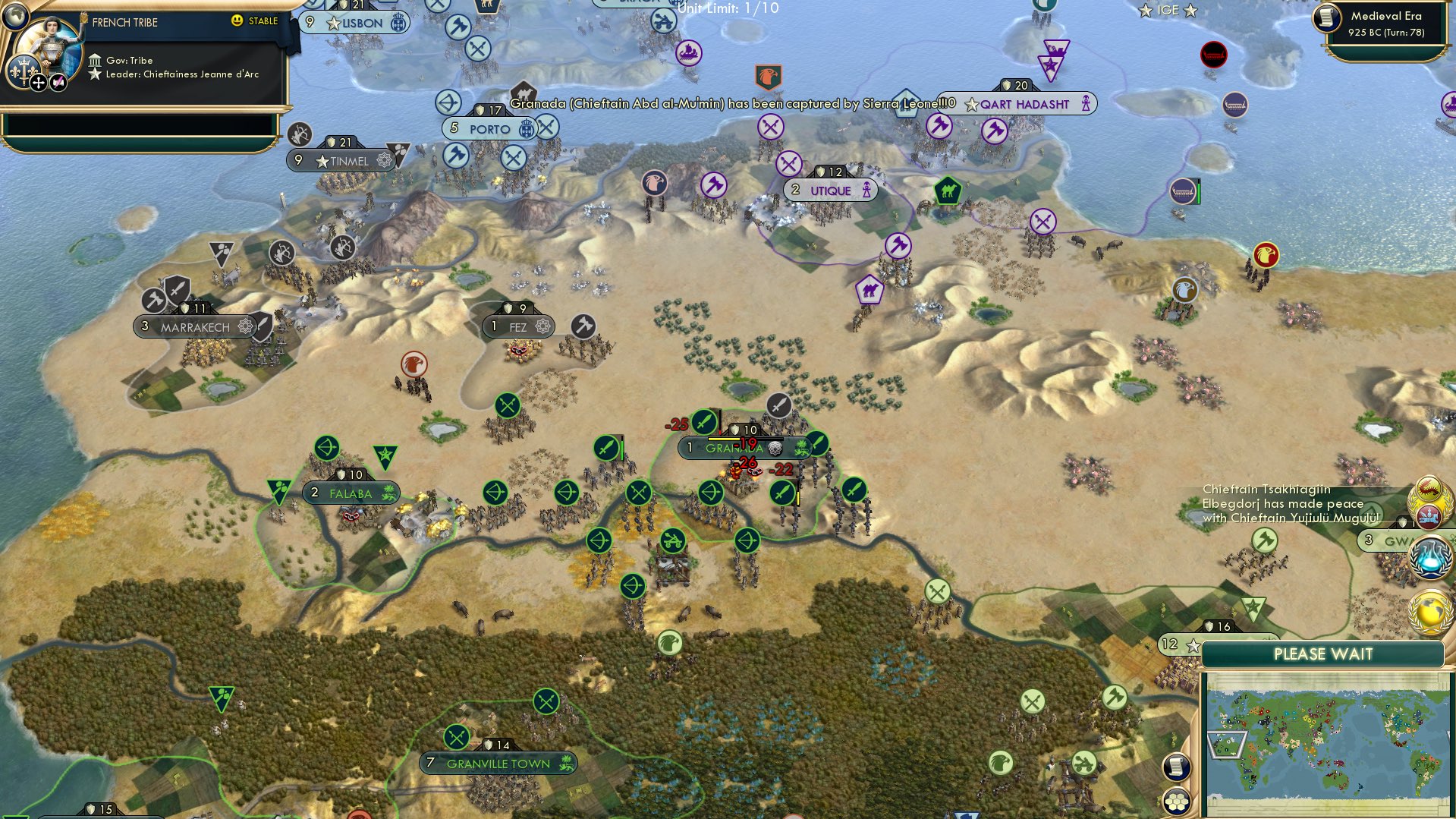Select the Qart Hadasht city label
This screenshot has height=819, width=1456.
(1023, 105)
